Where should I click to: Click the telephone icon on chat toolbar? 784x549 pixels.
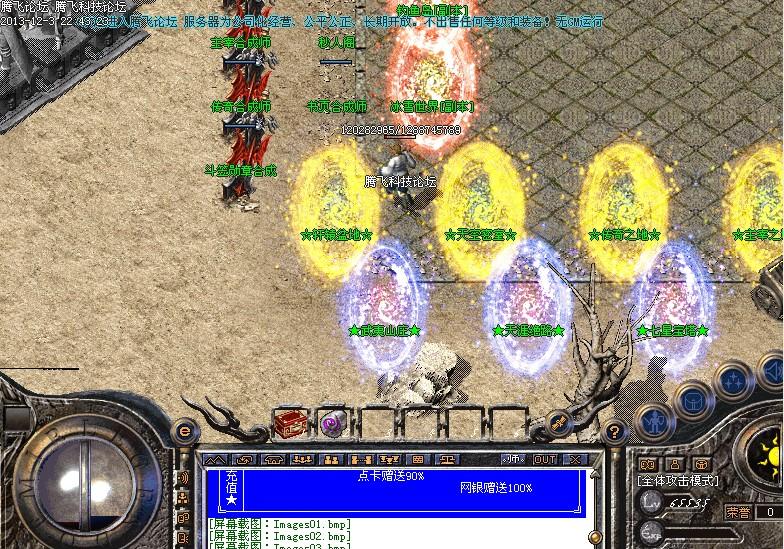pyautogui.click(x=275, y=459)
